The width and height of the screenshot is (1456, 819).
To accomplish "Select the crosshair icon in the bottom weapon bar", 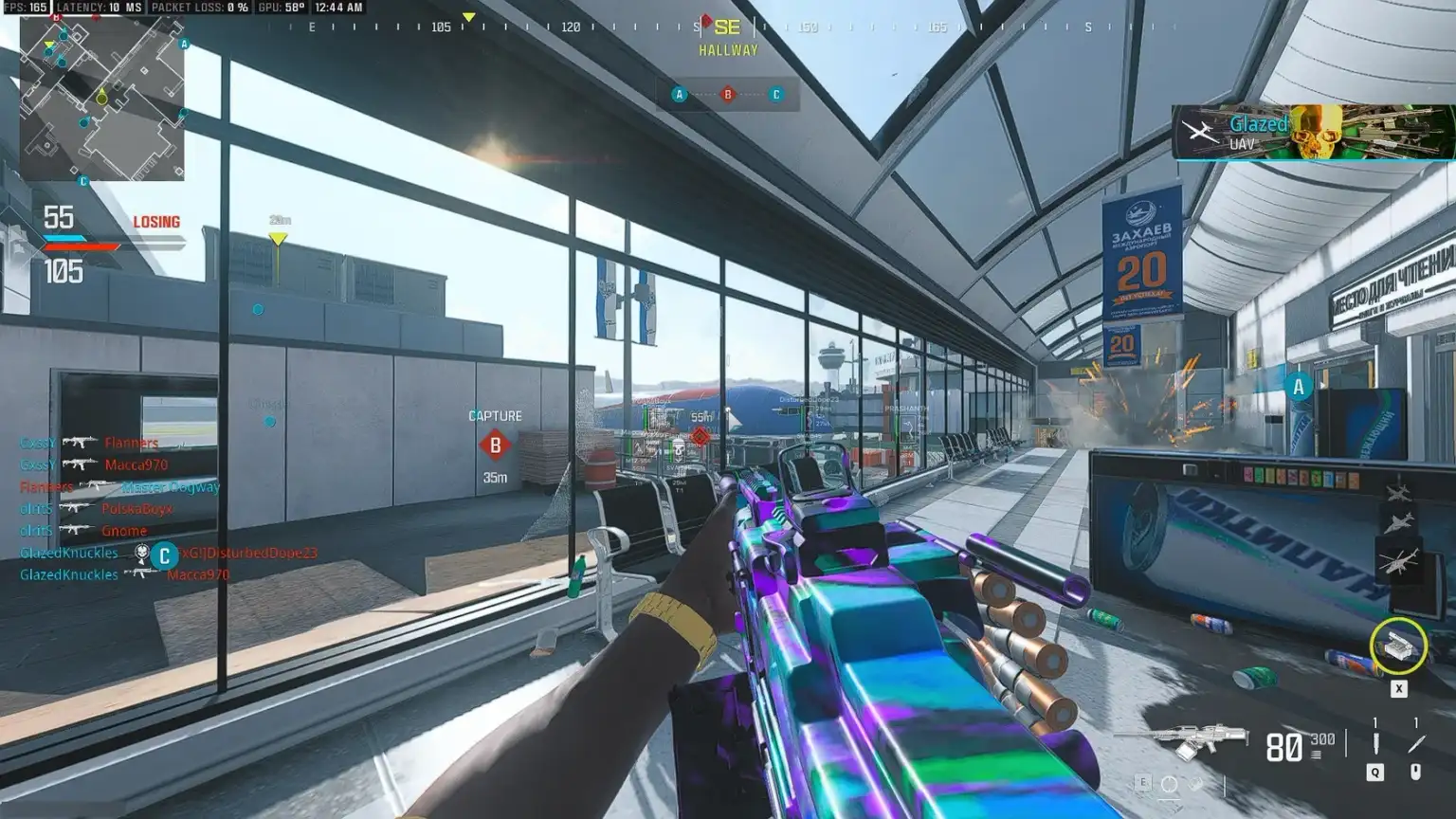I will [1170, 784].
